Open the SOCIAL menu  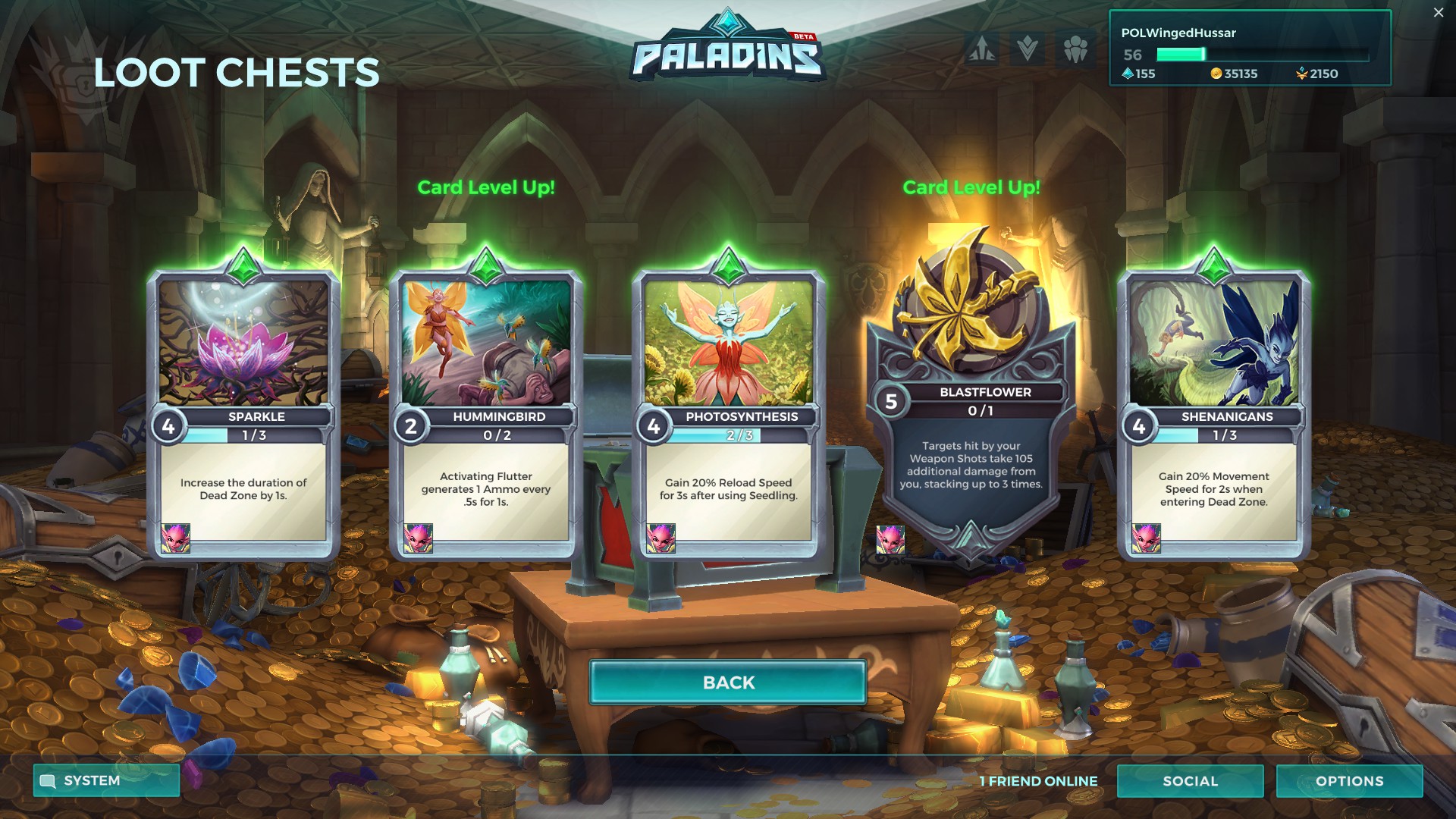(1190, 781)
